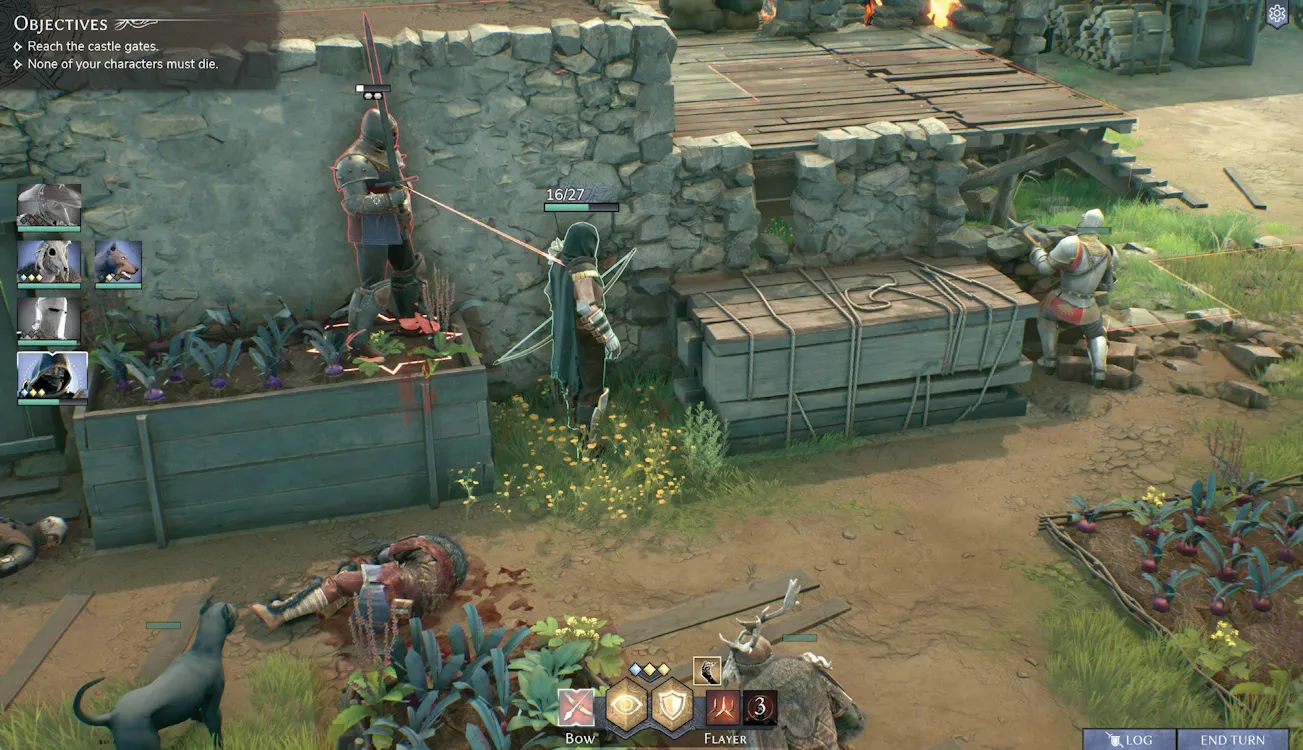Click the Objectives tracker header
The image size is (1303, 750).
click(x=61, y=24)
